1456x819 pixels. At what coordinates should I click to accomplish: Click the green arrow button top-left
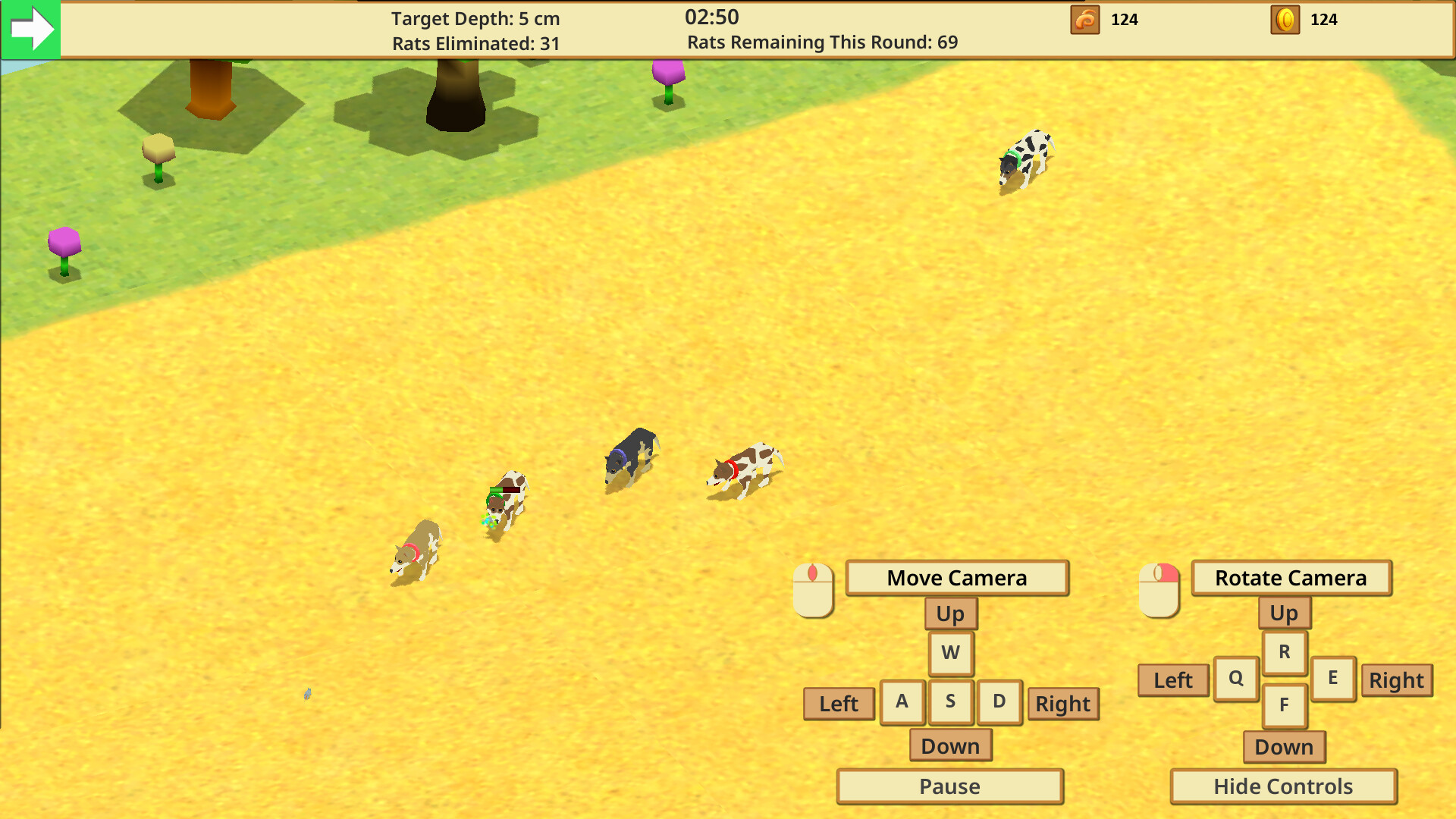pyautogui.click(x=30, y=30)
